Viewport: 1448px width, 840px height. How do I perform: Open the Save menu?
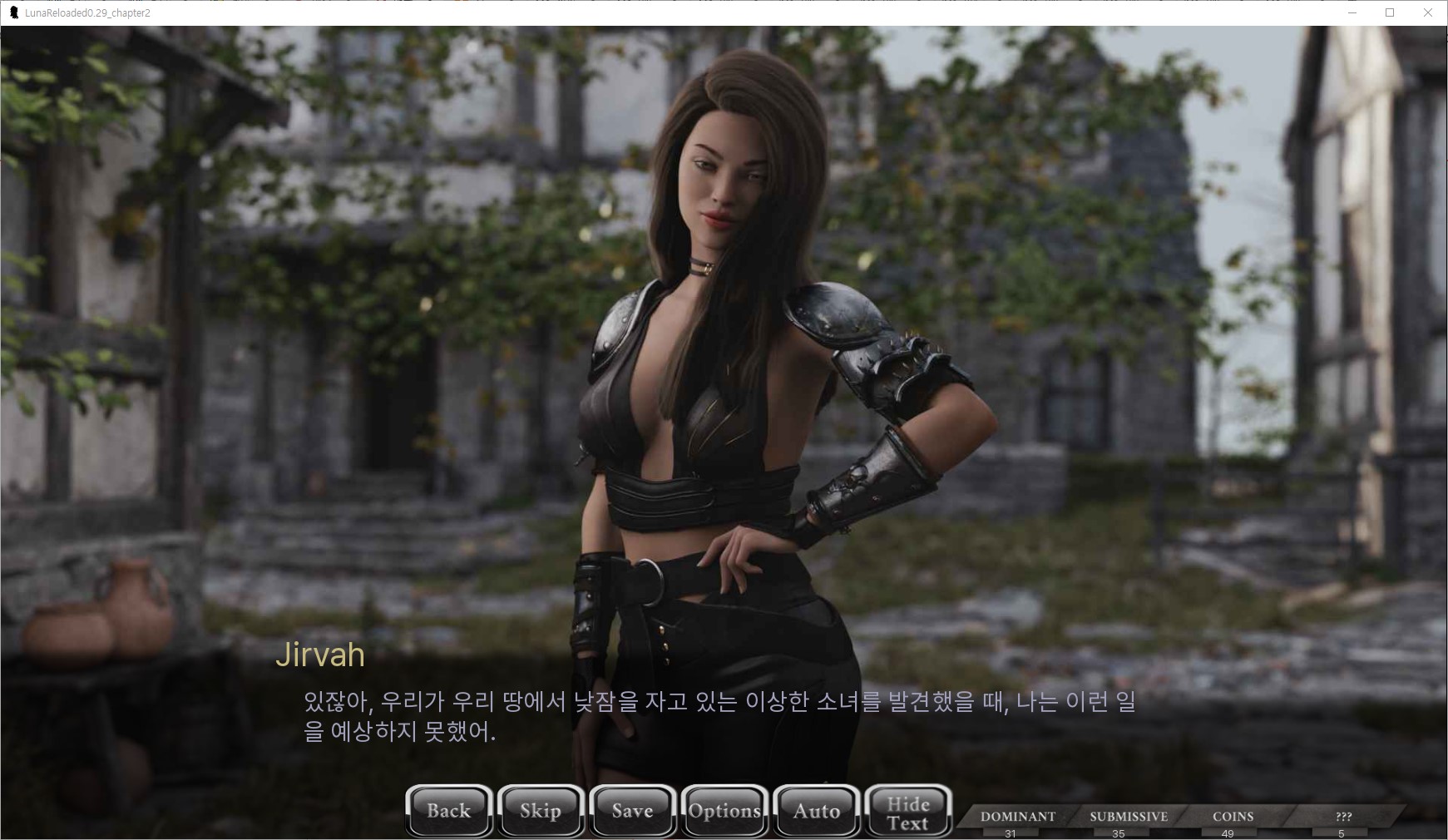(632, 811)
